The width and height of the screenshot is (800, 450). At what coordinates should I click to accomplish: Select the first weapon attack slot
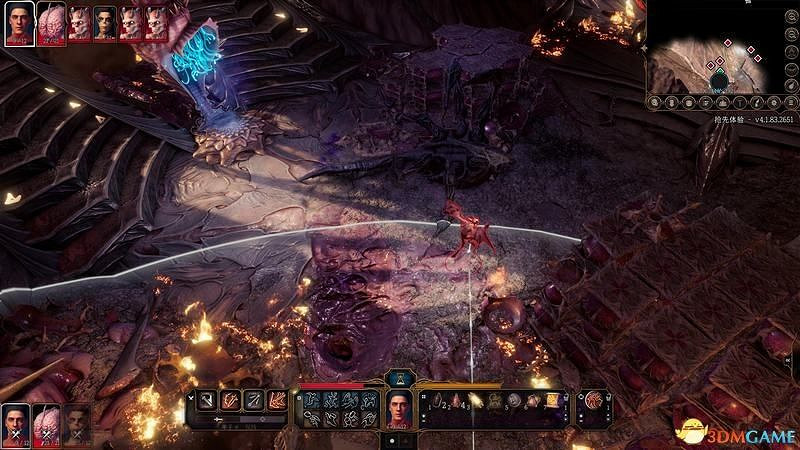(207, 400)
